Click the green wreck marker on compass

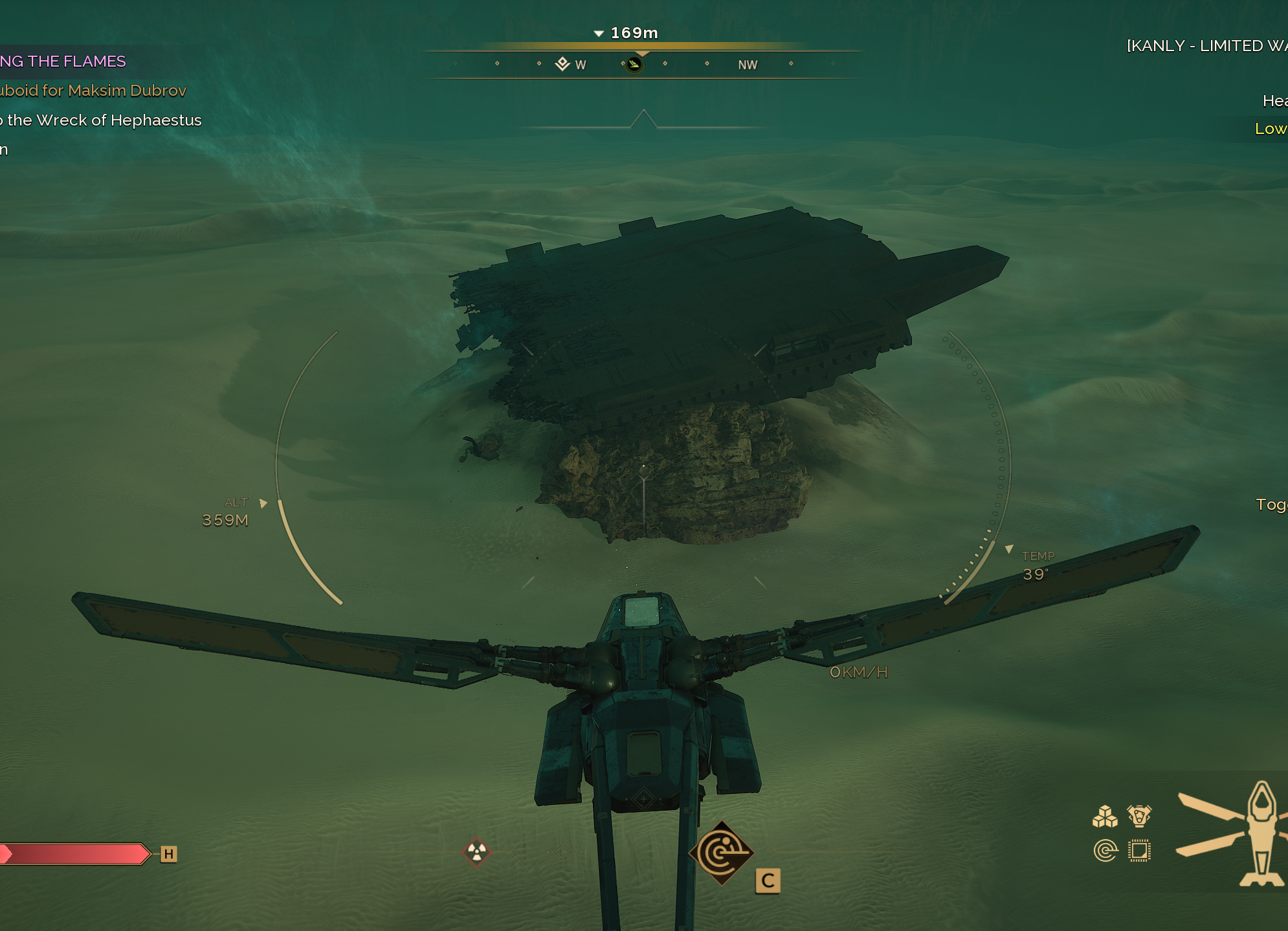pos(634,64)
